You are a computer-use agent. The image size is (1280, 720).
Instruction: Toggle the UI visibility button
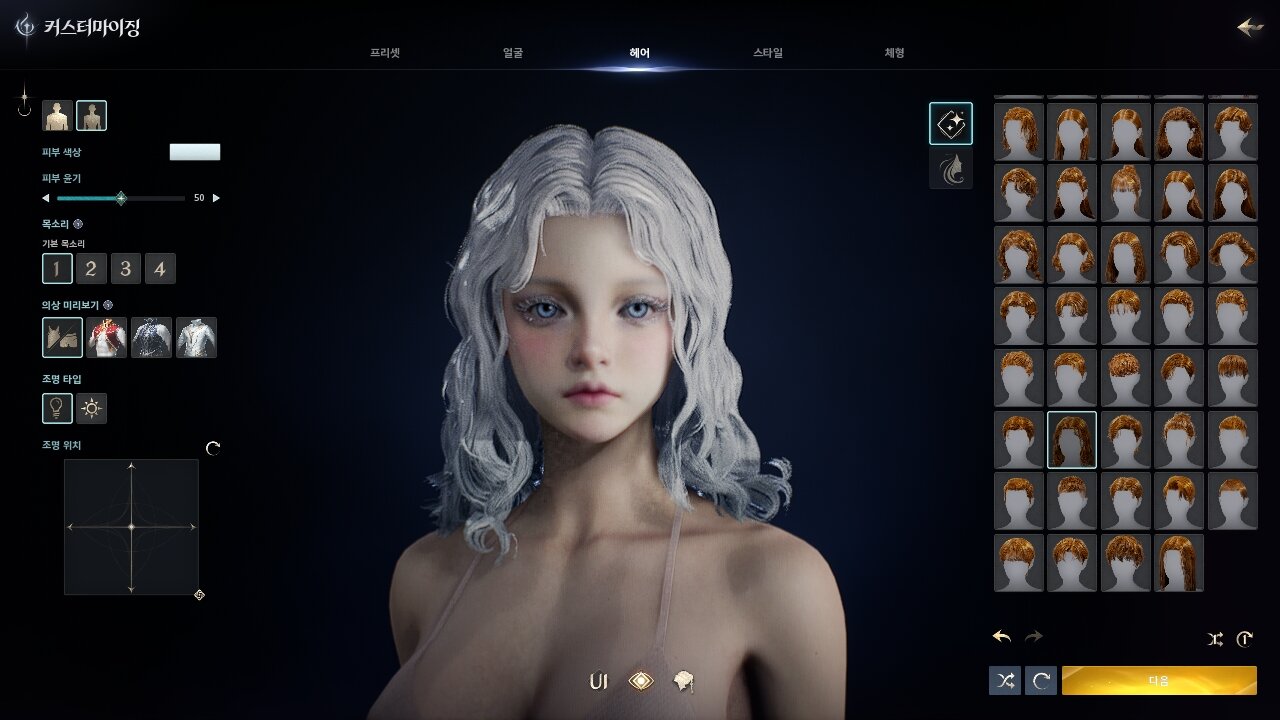point(599,682)
